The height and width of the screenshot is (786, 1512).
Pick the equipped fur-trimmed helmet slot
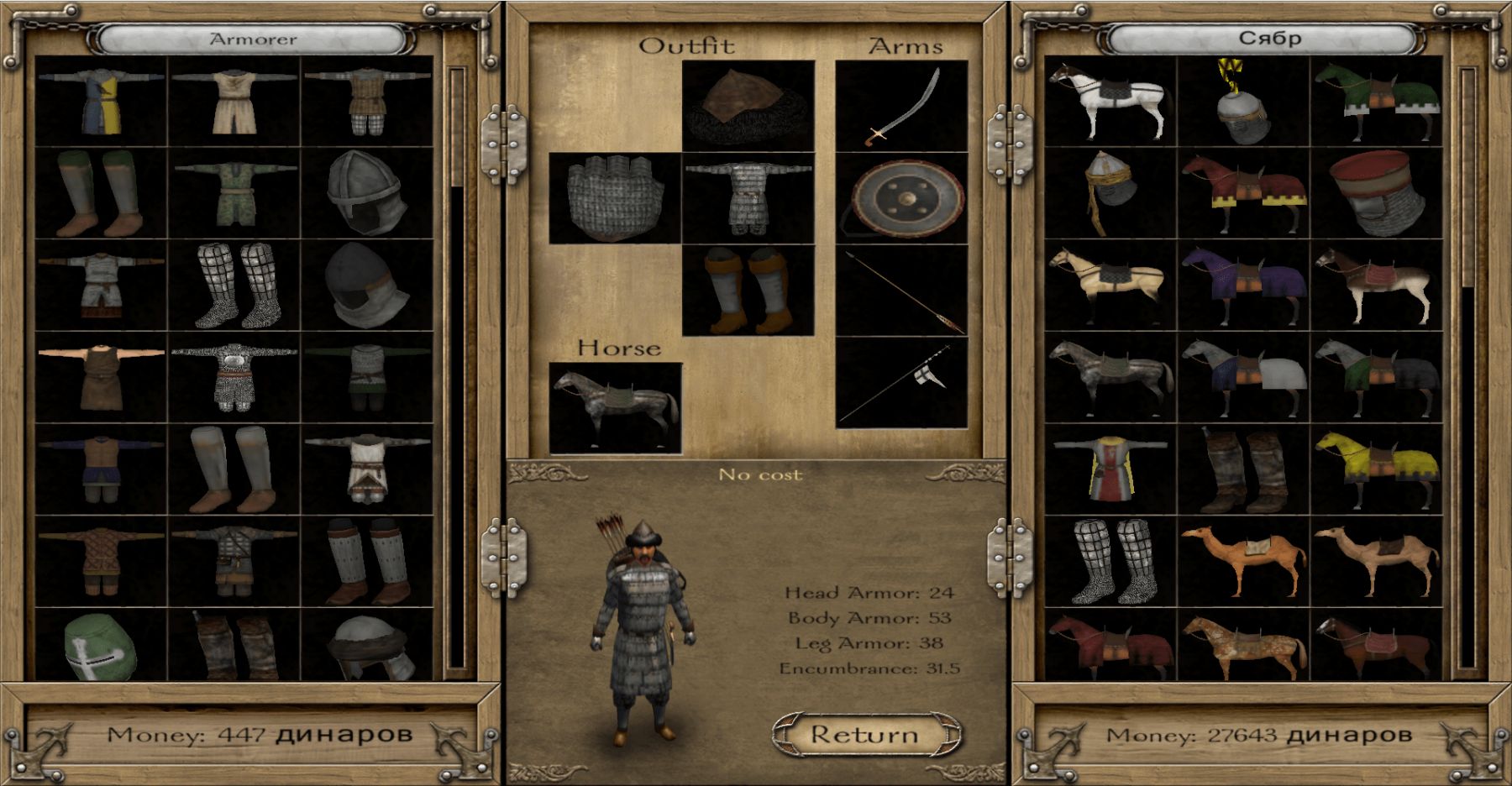coord(748,106)
